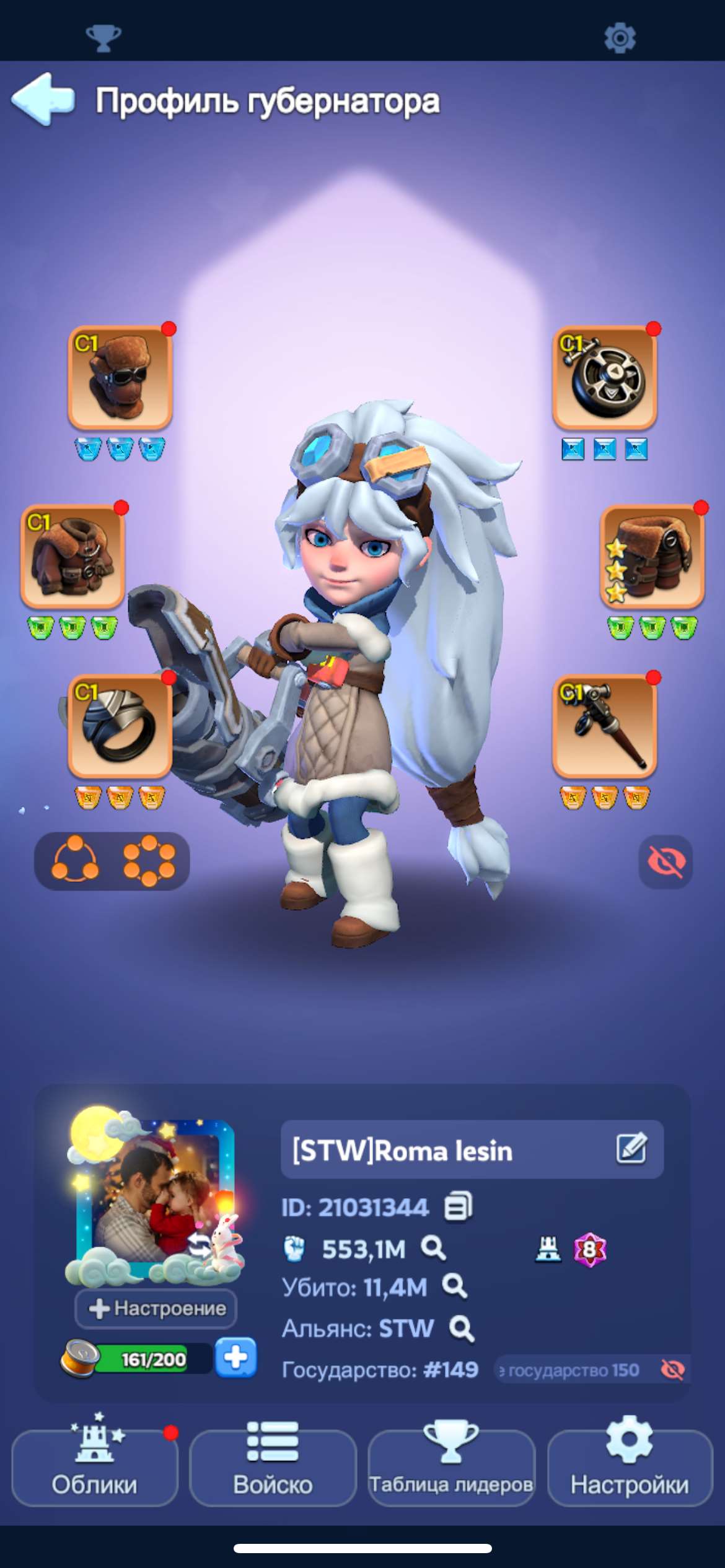Select the metal ring equipment slot
Screen dimensions: 725x1568
click(120, 726)
